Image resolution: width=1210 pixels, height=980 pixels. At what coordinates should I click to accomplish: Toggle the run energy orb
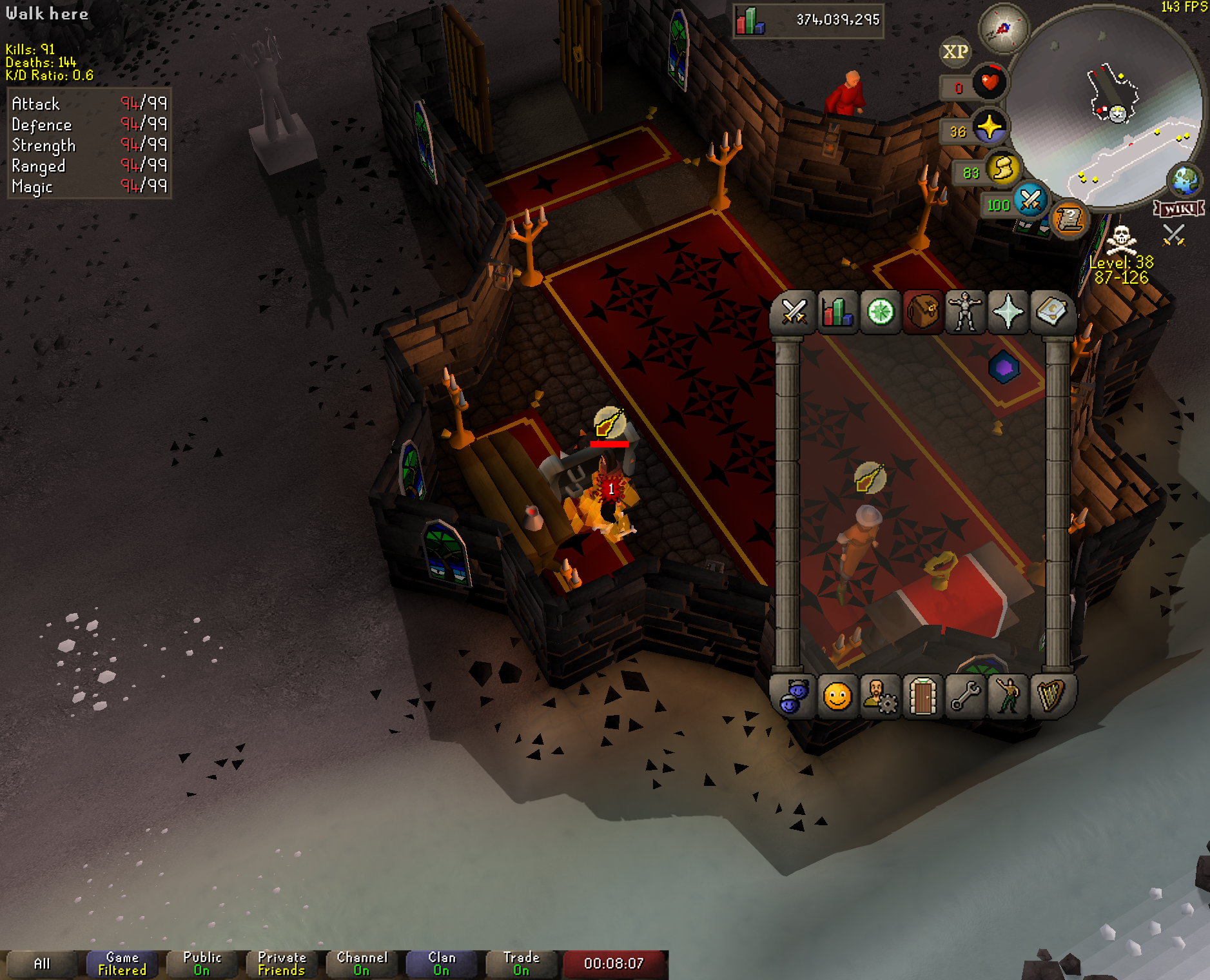[1002, 169]
